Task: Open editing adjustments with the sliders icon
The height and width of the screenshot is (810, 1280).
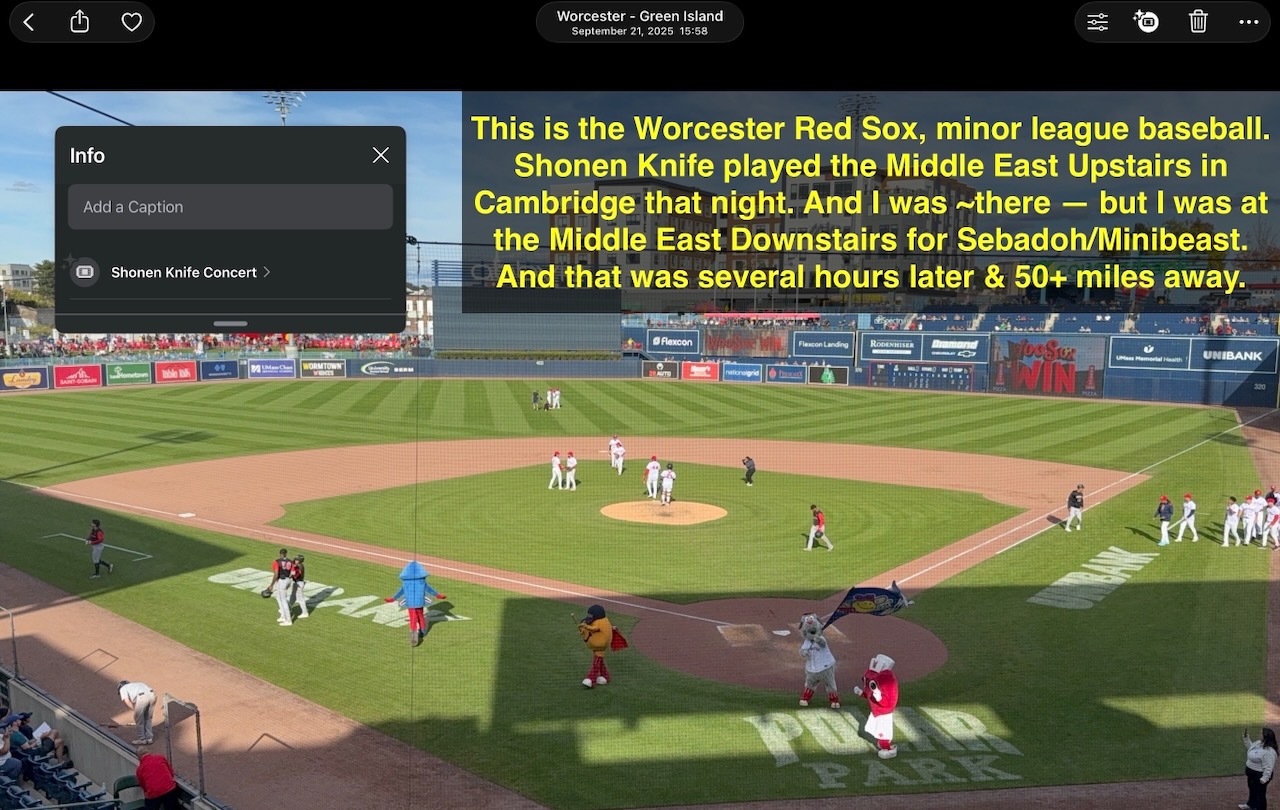Action: point(1097,21)
